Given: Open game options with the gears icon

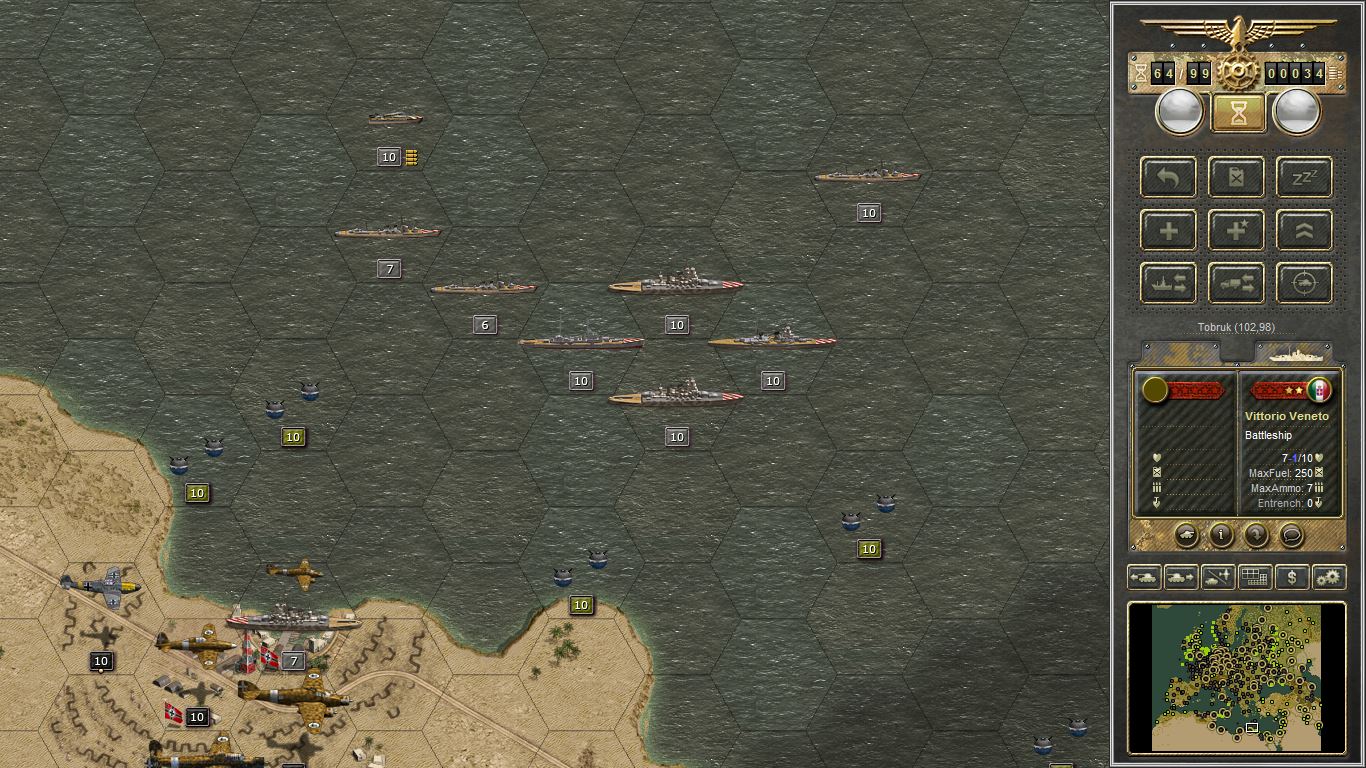Looking at the screenshot, I should [1329, 577].
